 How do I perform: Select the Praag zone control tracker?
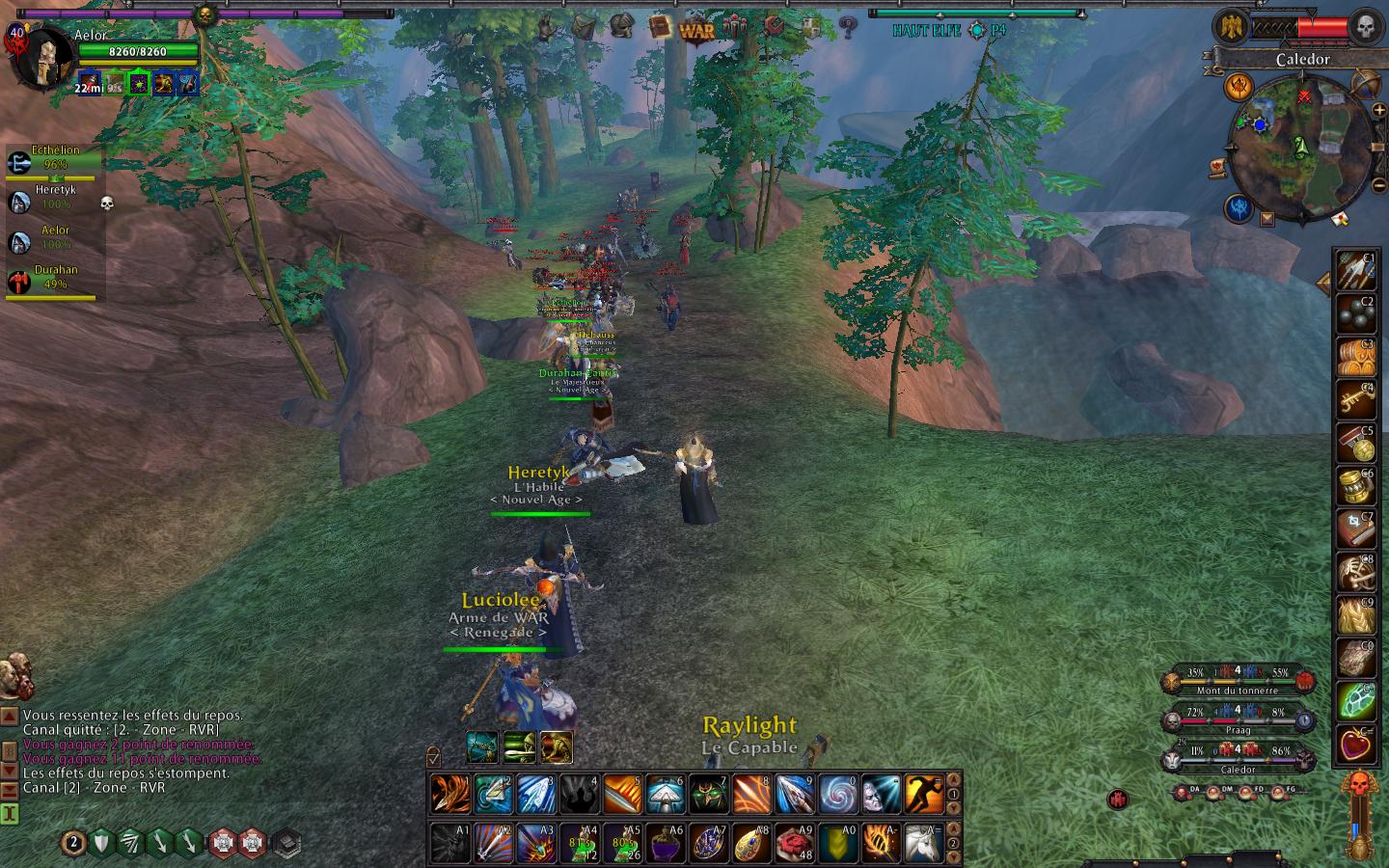click(1238, 720)
